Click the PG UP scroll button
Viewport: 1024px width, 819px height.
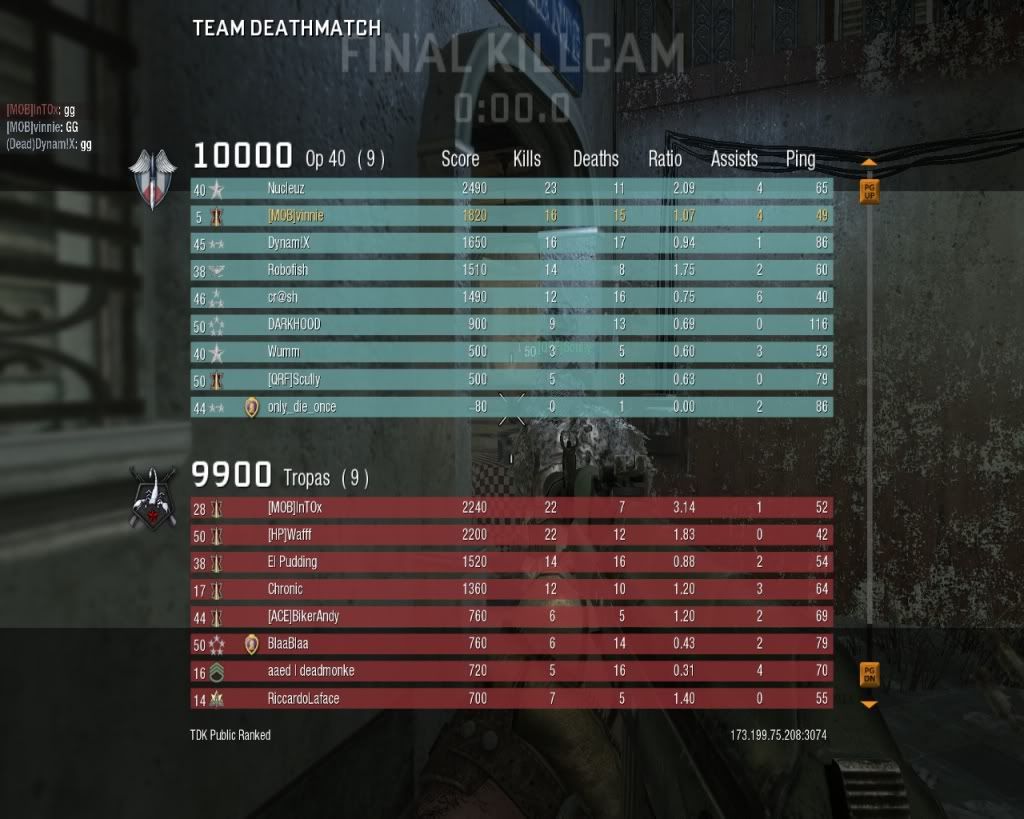(869, 190)
